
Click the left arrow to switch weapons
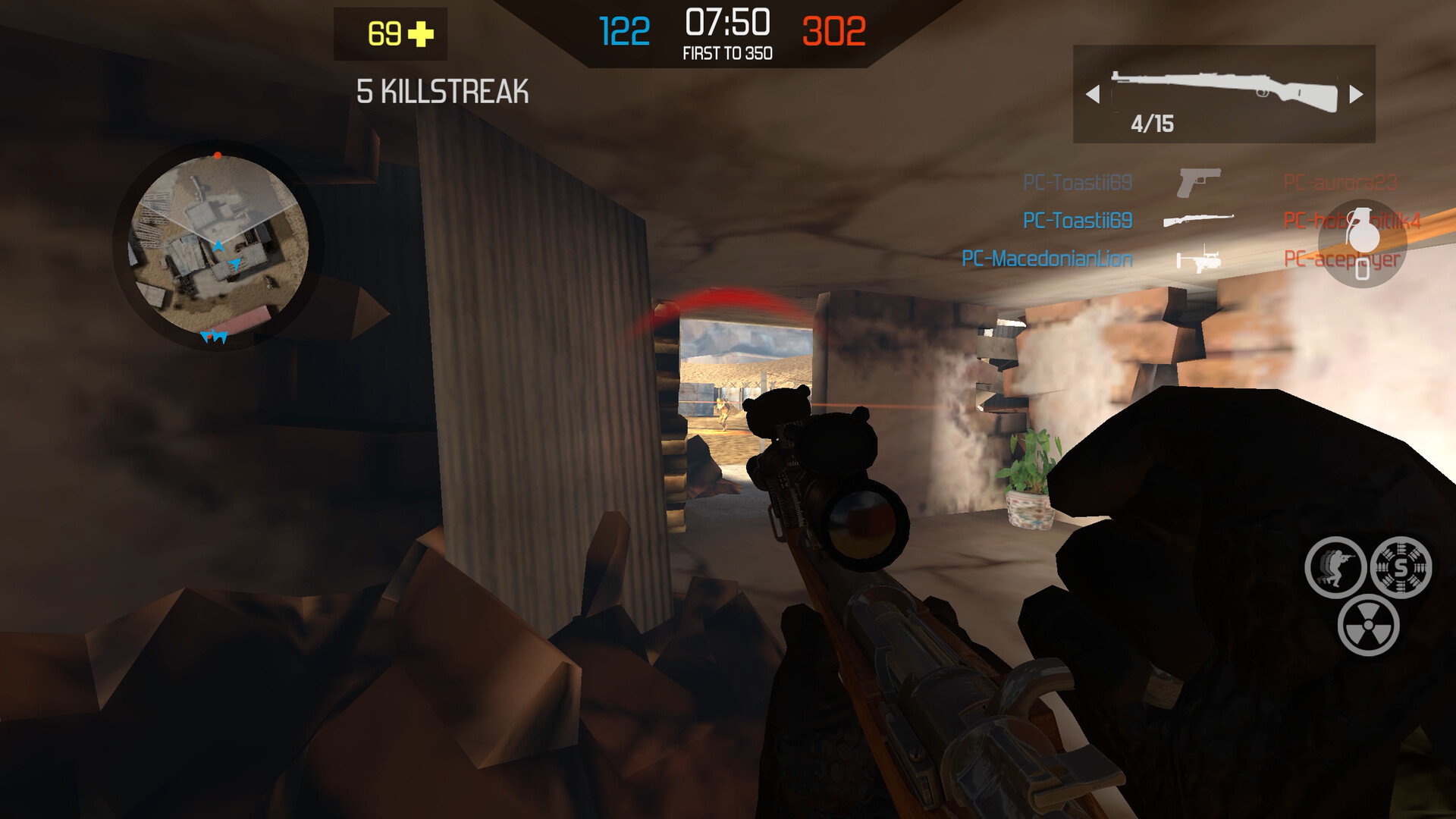pyautogui.click(x=1093, y=93)
